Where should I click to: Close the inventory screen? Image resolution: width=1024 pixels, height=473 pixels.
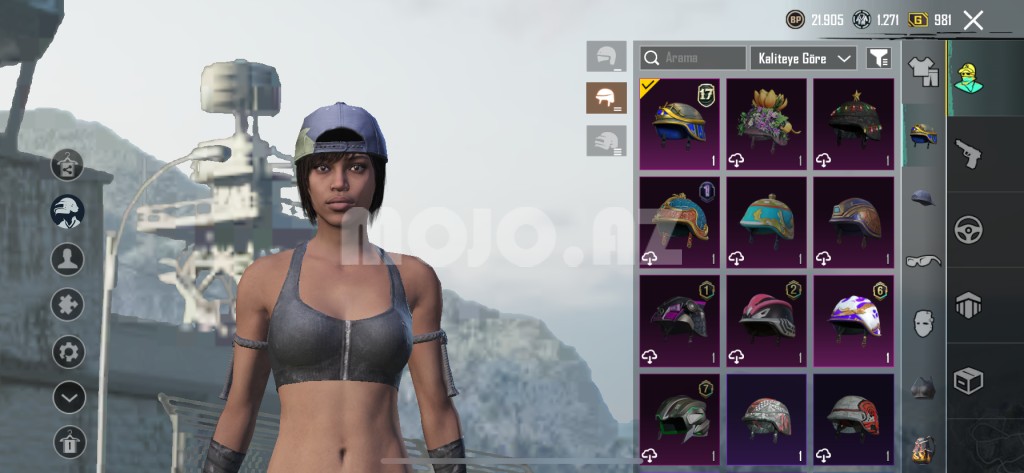click(973, 20)
